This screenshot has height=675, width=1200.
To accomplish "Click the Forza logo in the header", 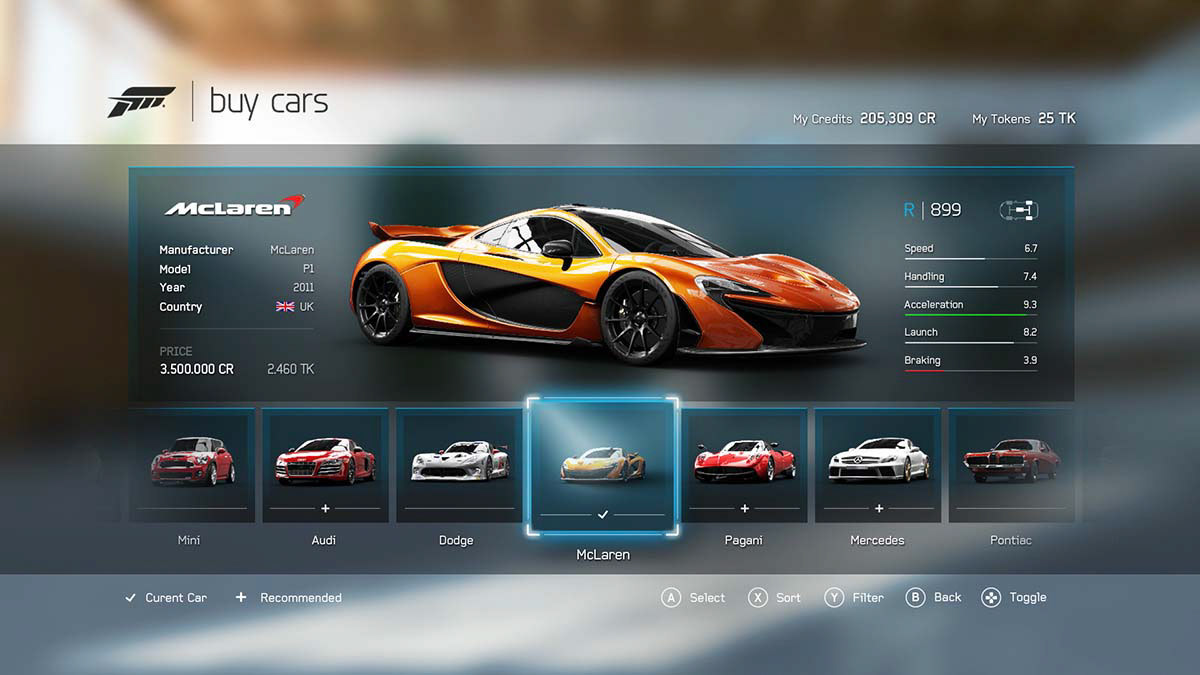I will pyautogui.click(x=141, y=101).
